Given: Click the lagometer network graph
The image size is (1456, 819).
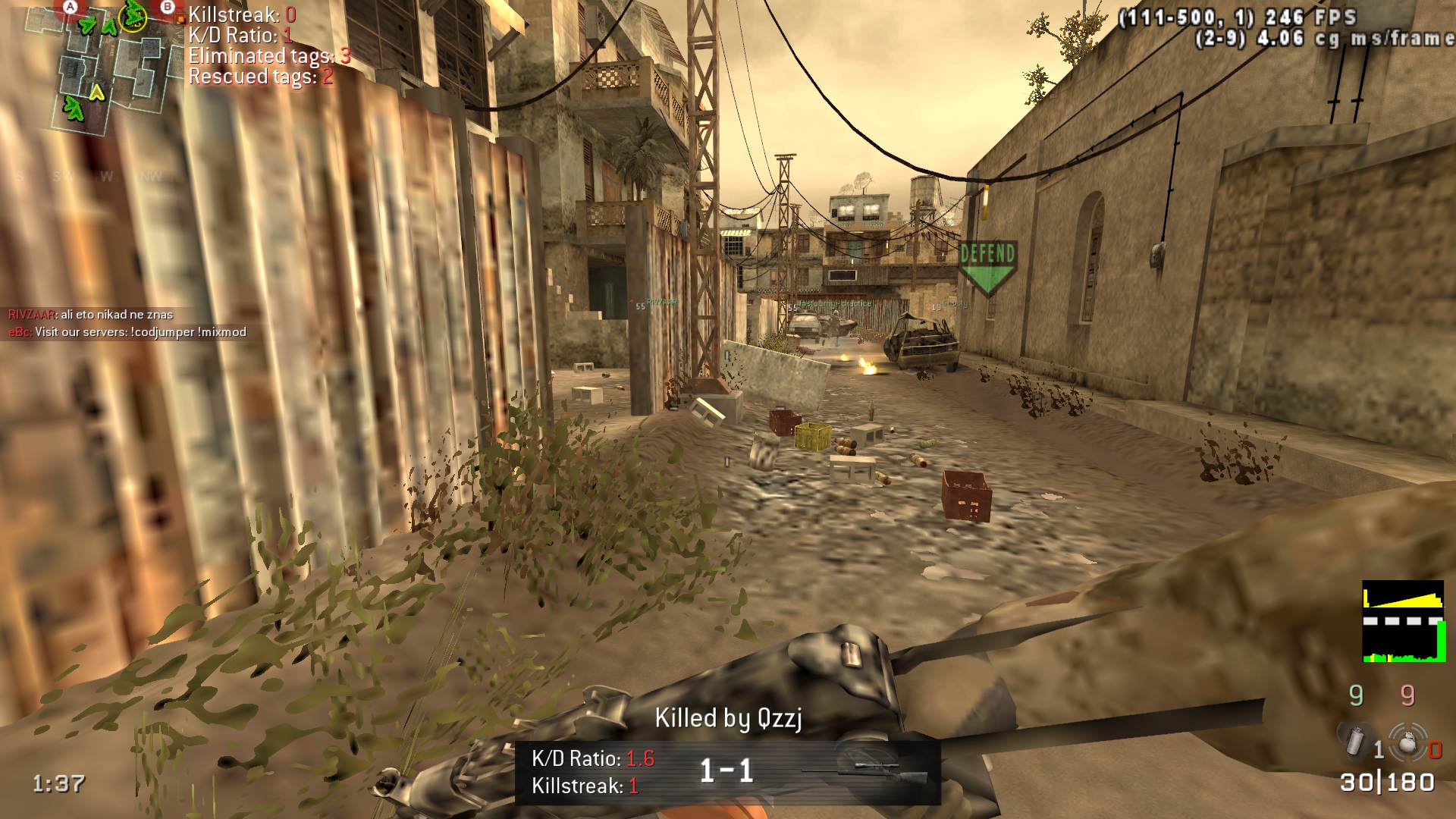Looking at the screenshot, I should (1402, 622).
